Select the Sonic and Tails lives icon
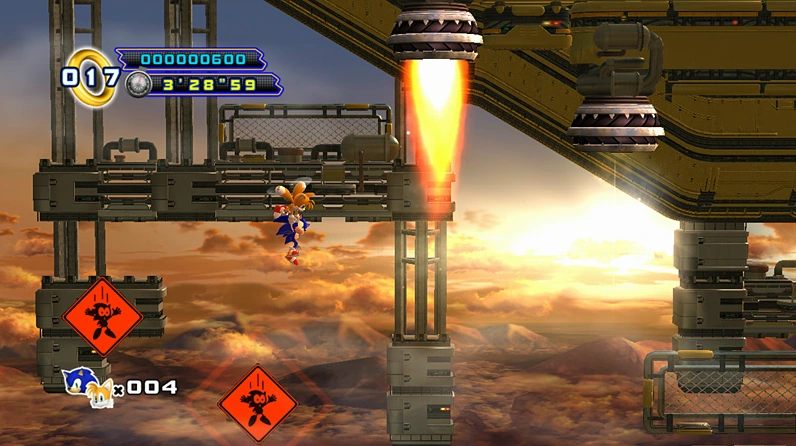This screenshot has width=796, height=446. pyautogui.click(x=88, y=384)
